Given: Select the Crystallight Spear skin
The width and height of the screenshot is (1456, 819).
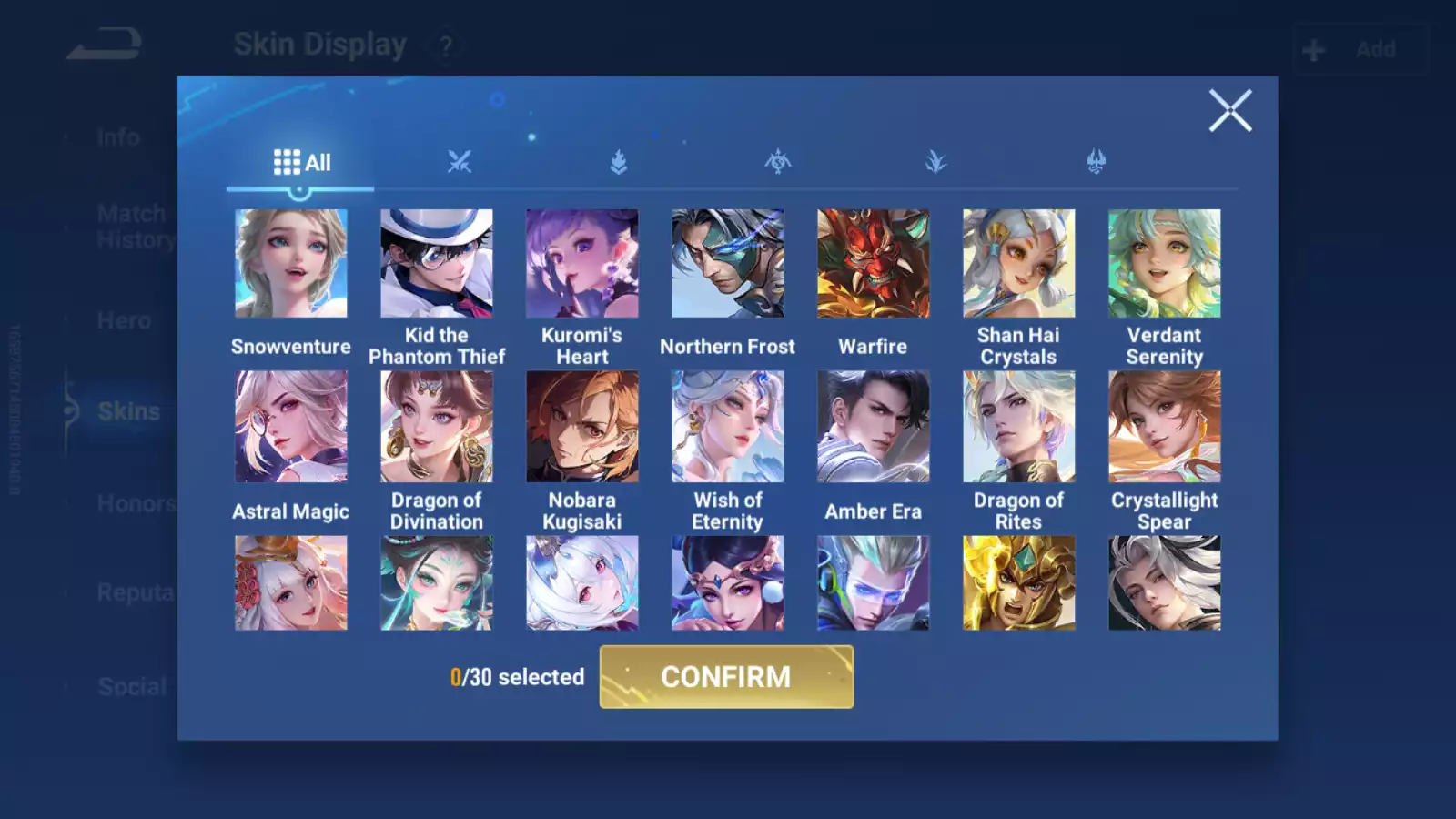Looking at the screenshot, I should point(1165,427).
